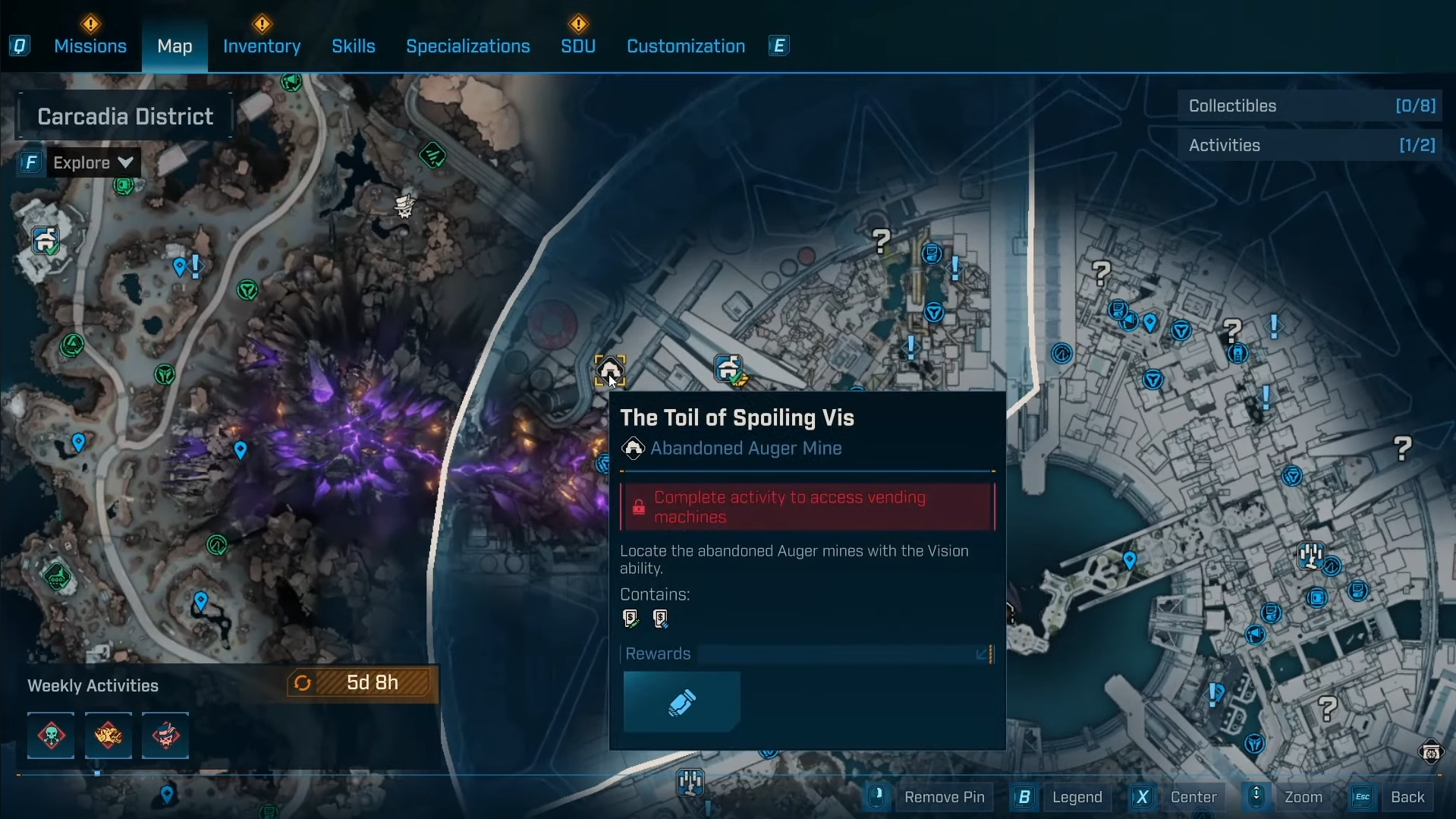The height and width of the screenshot is (819, 1456).
Task: Show the Activities list
Action: tap(1310, 146)
